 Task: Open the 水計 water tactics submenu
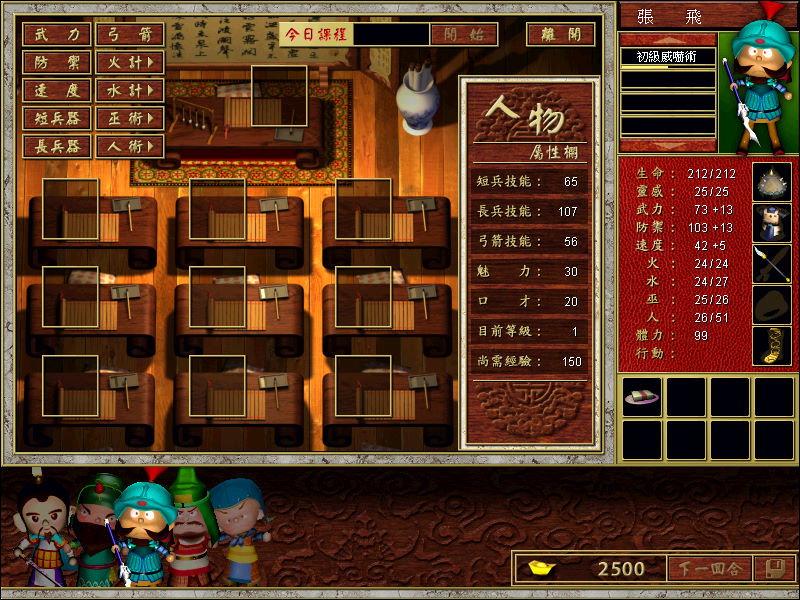(x=130, y=90)
